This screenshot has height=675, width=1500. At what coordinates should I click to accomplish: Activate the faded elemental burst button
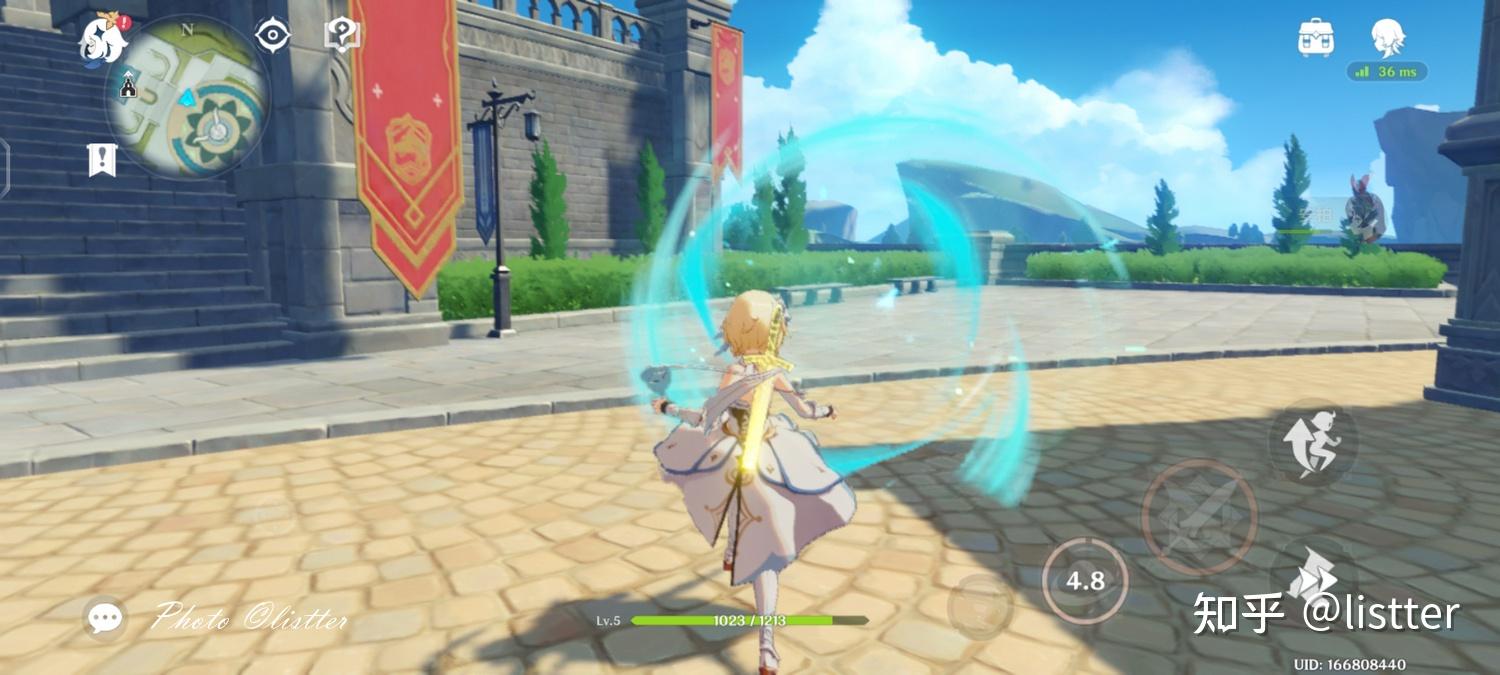980,605
